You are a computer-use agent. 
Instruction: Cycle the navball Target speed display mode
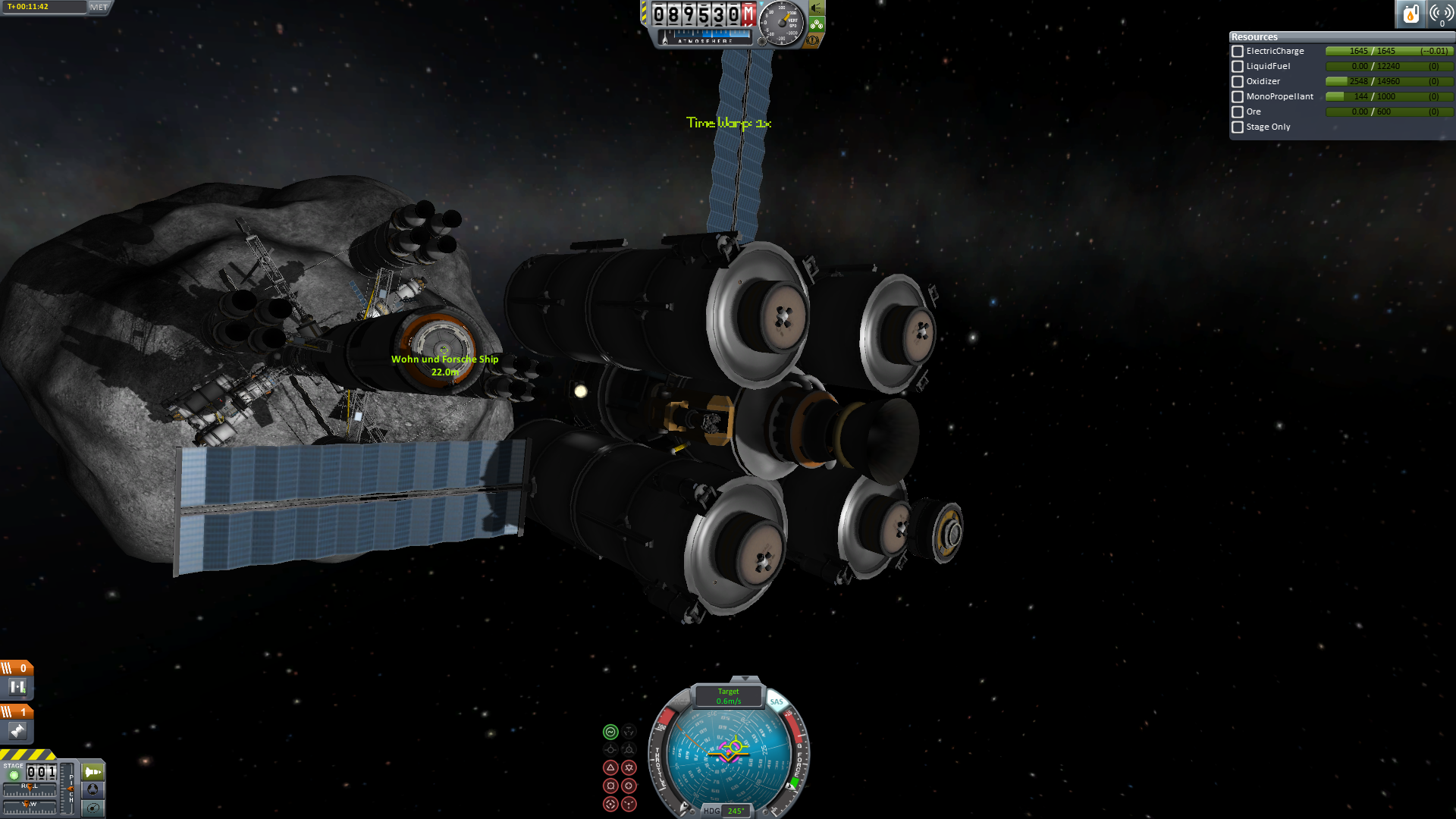click(x=728, y=696)
